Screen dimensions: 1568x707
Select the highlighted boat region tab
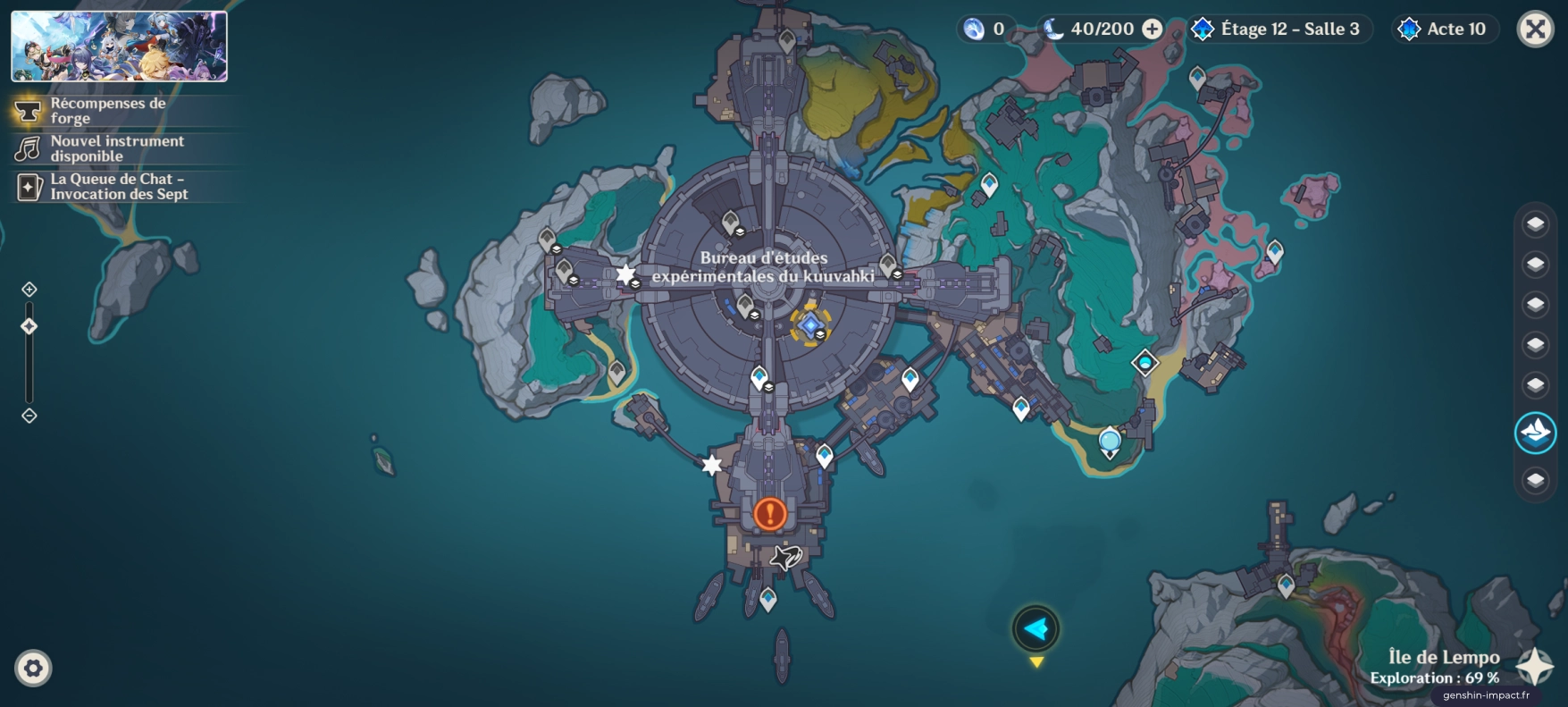[x=1535, y=433]
